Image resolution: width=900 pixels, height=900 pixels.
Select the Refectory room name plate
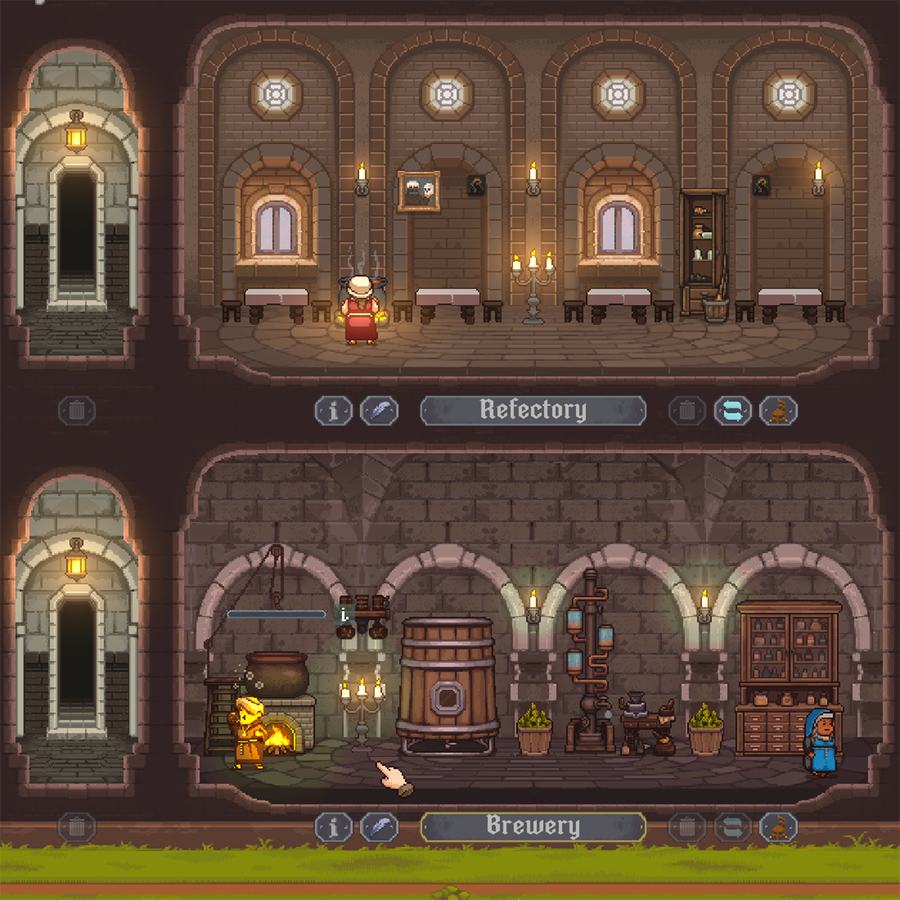click(x=532, y=410)
